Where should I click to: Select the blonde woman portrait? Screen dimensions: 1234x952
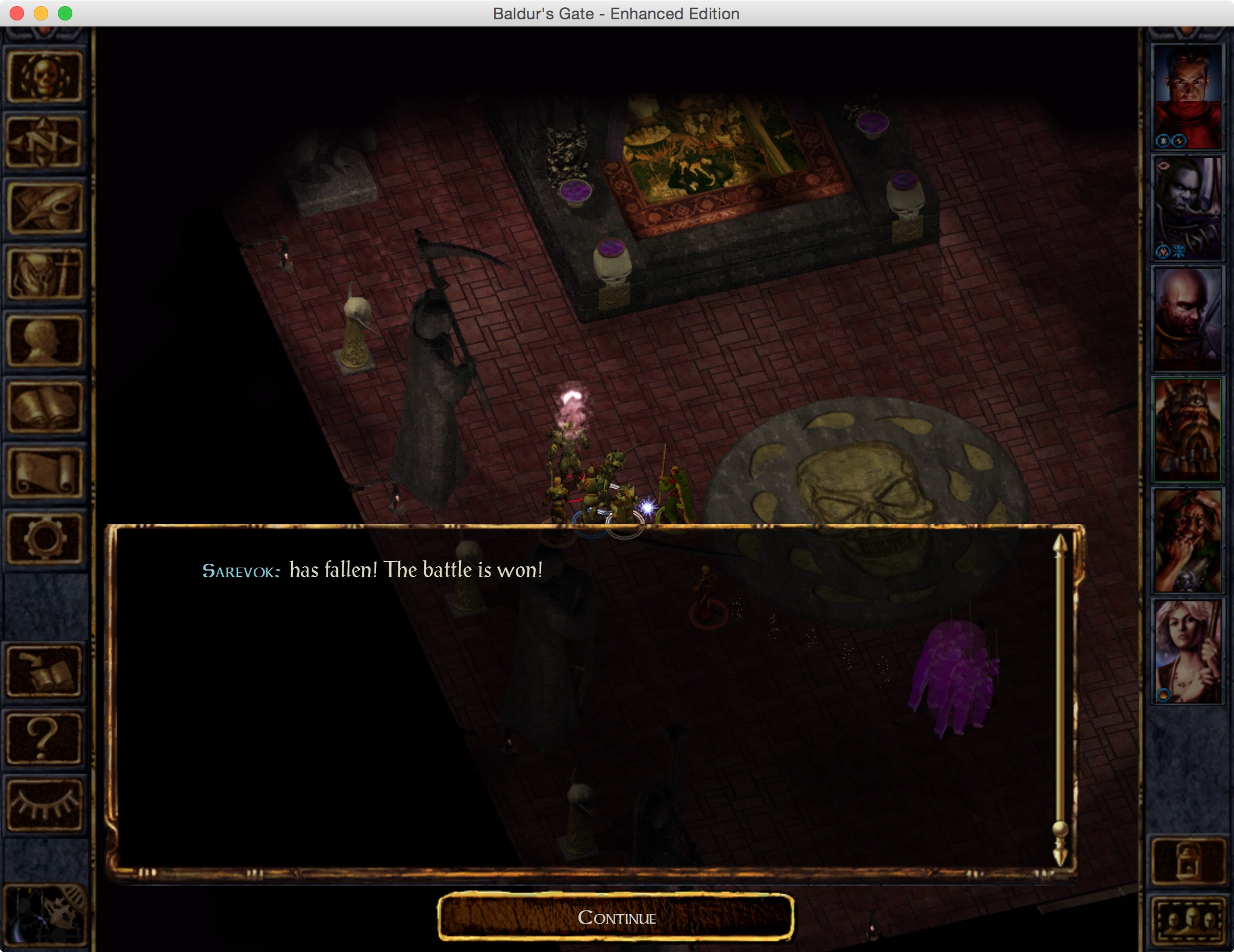pos(1187,651)
